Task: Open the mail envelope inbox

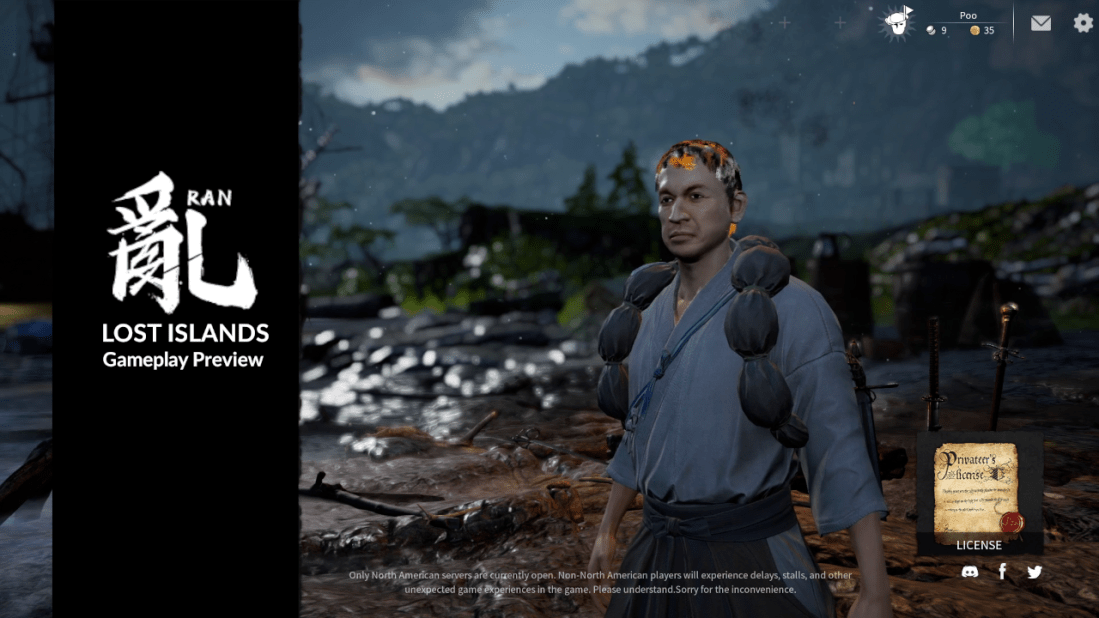Action: pos(1041,22)
